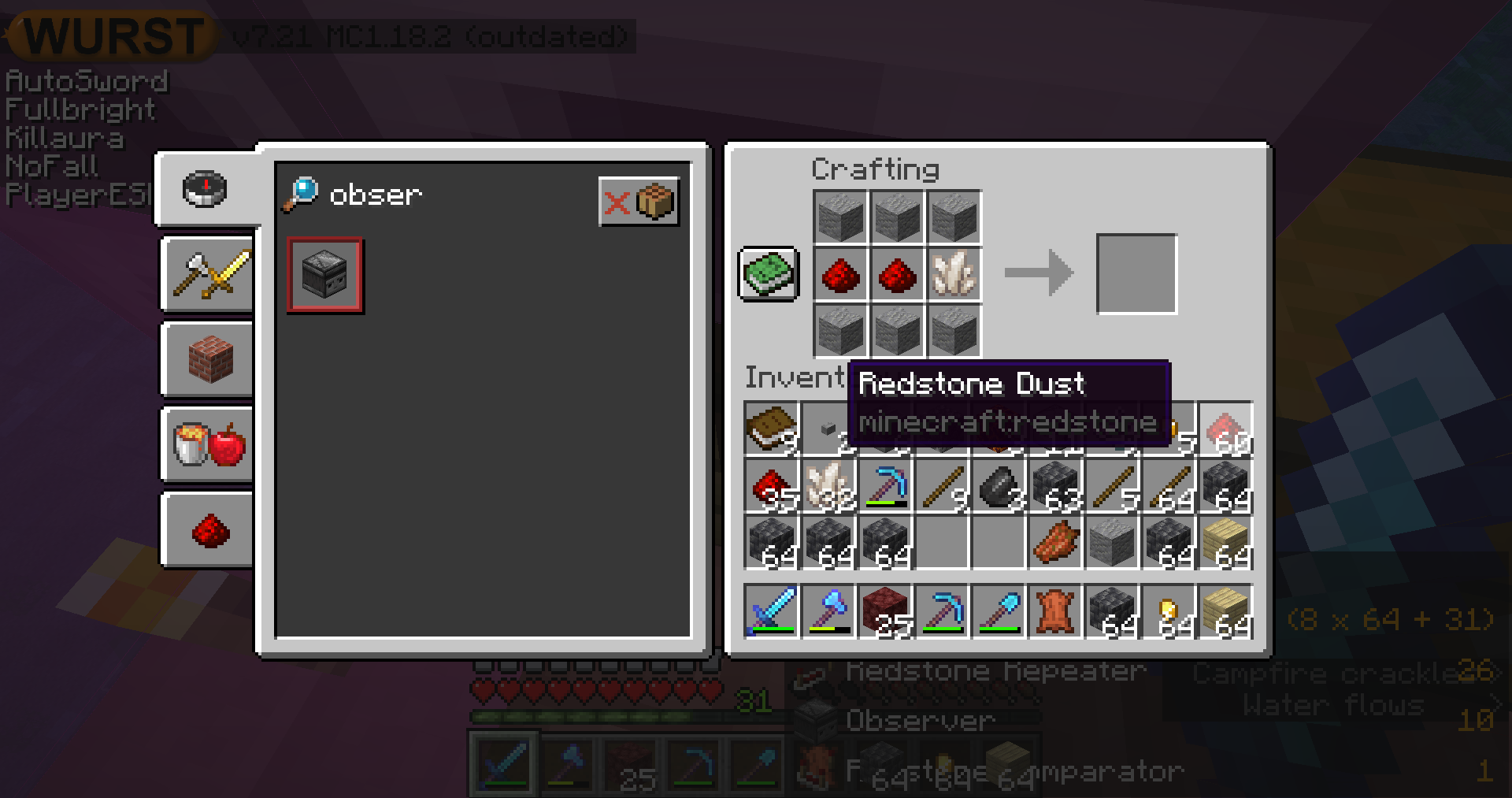Pick up the book stack in the inventory
The height and width of the screenshot is (798, 1512).
coord(772,430)
